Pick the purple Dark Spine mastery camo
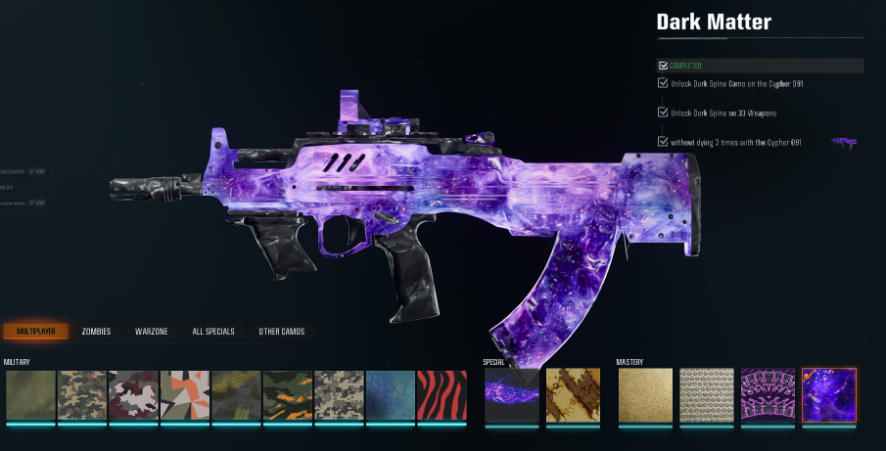 coord(767,395)
